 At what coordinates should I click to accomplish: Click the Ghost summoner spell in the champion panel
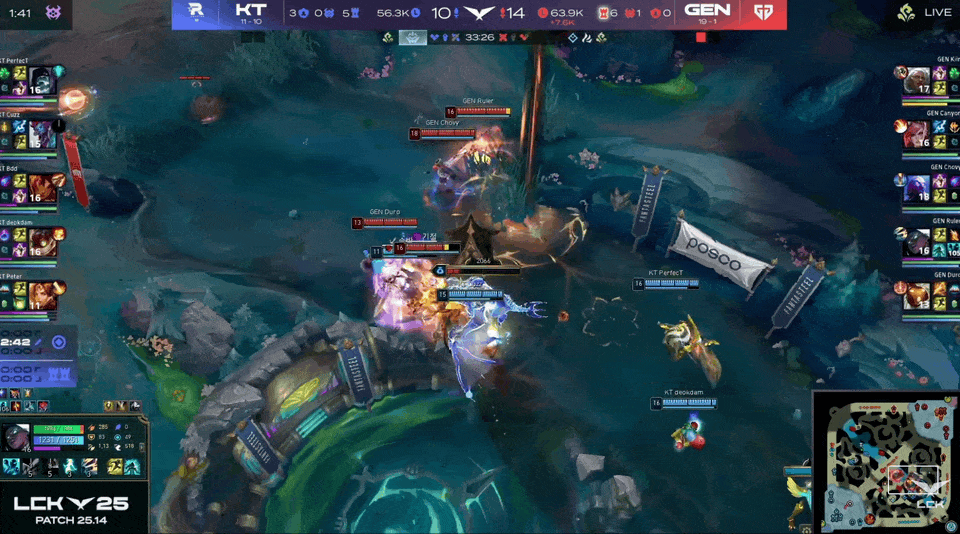coord(131,467)
